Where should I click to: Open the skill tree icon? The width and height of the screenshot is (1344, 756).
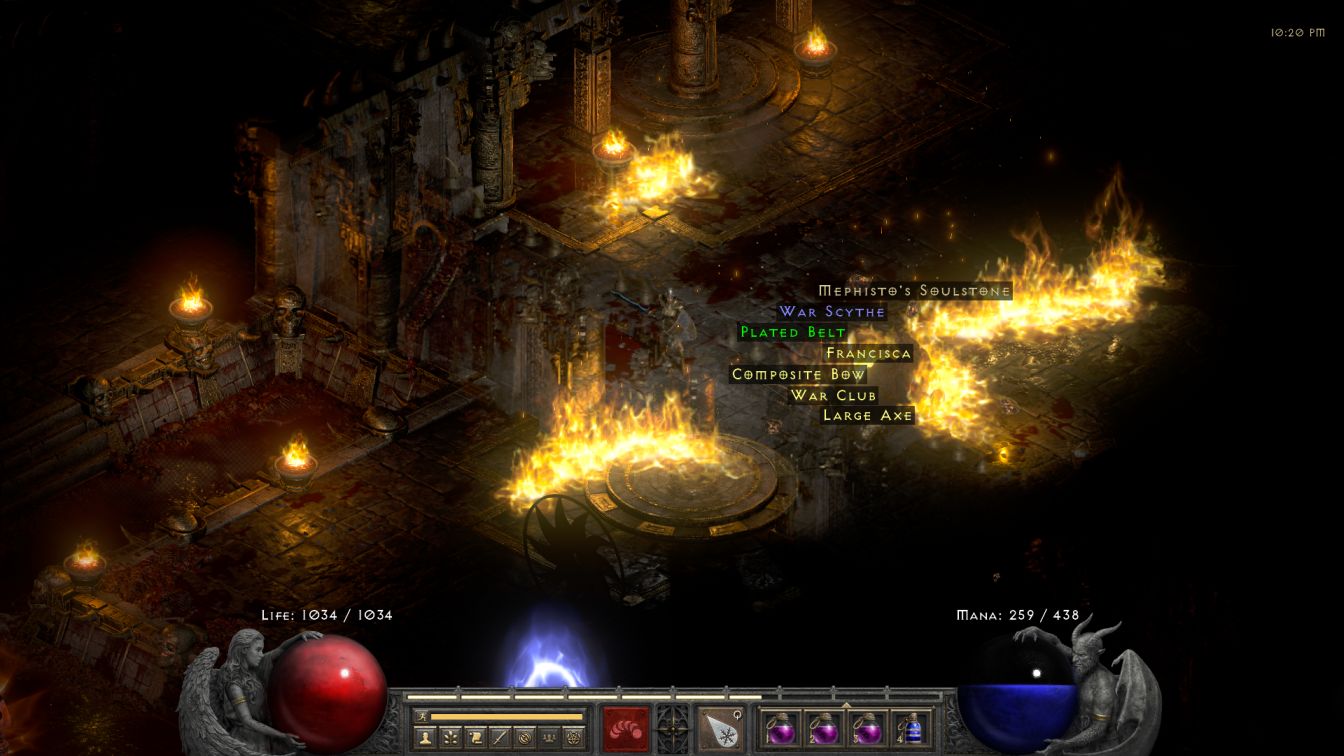pos(451,737)
